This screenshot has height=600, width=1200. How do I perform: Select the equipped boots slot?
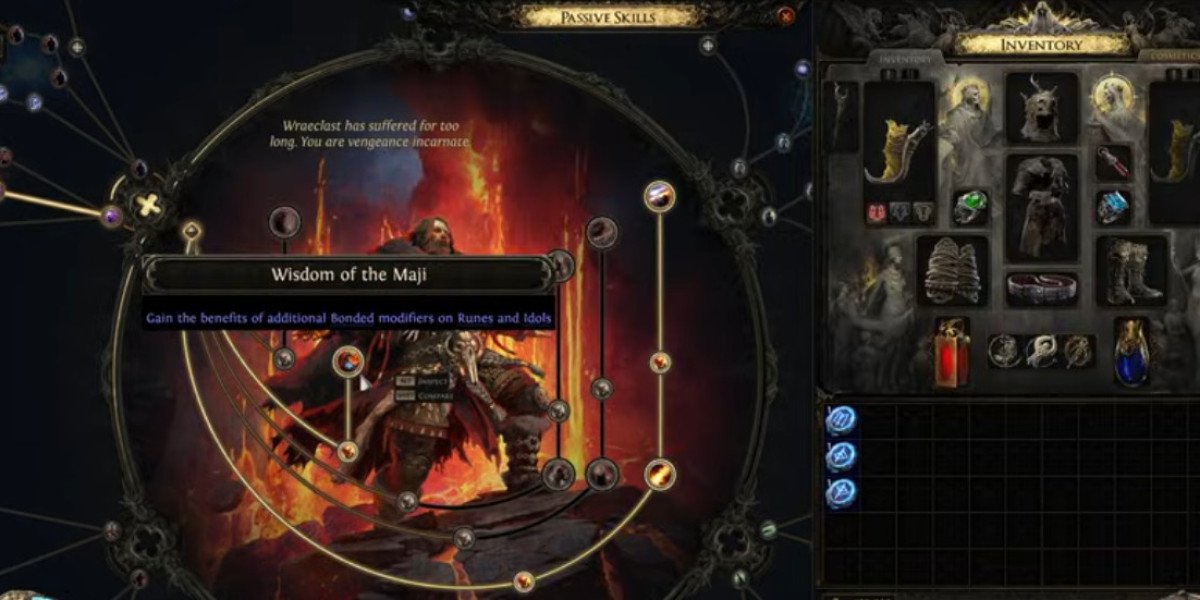click(1132, 270)
